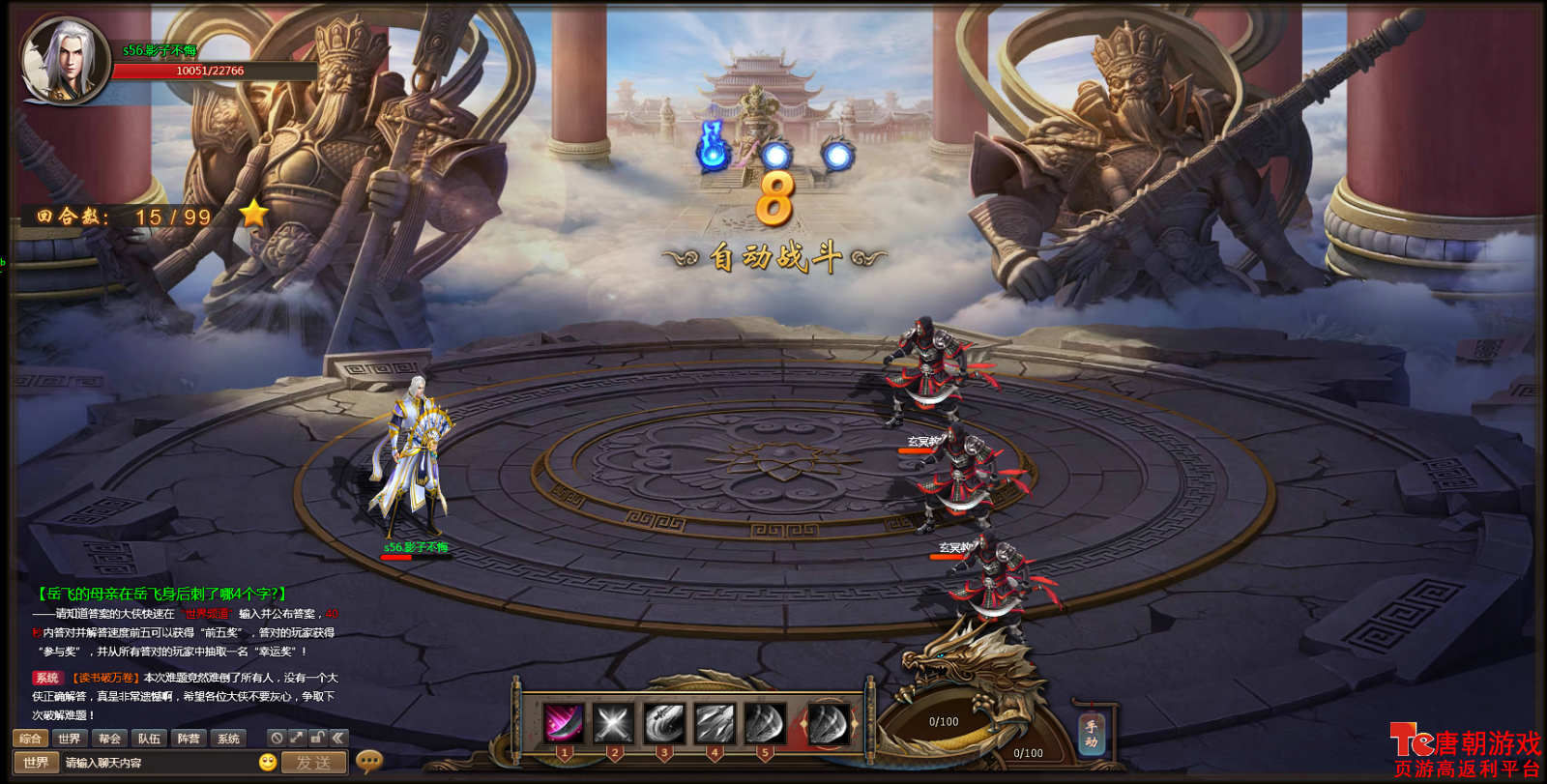Click the 发送 send button
1547x784 pixels.
pos(313,763)
